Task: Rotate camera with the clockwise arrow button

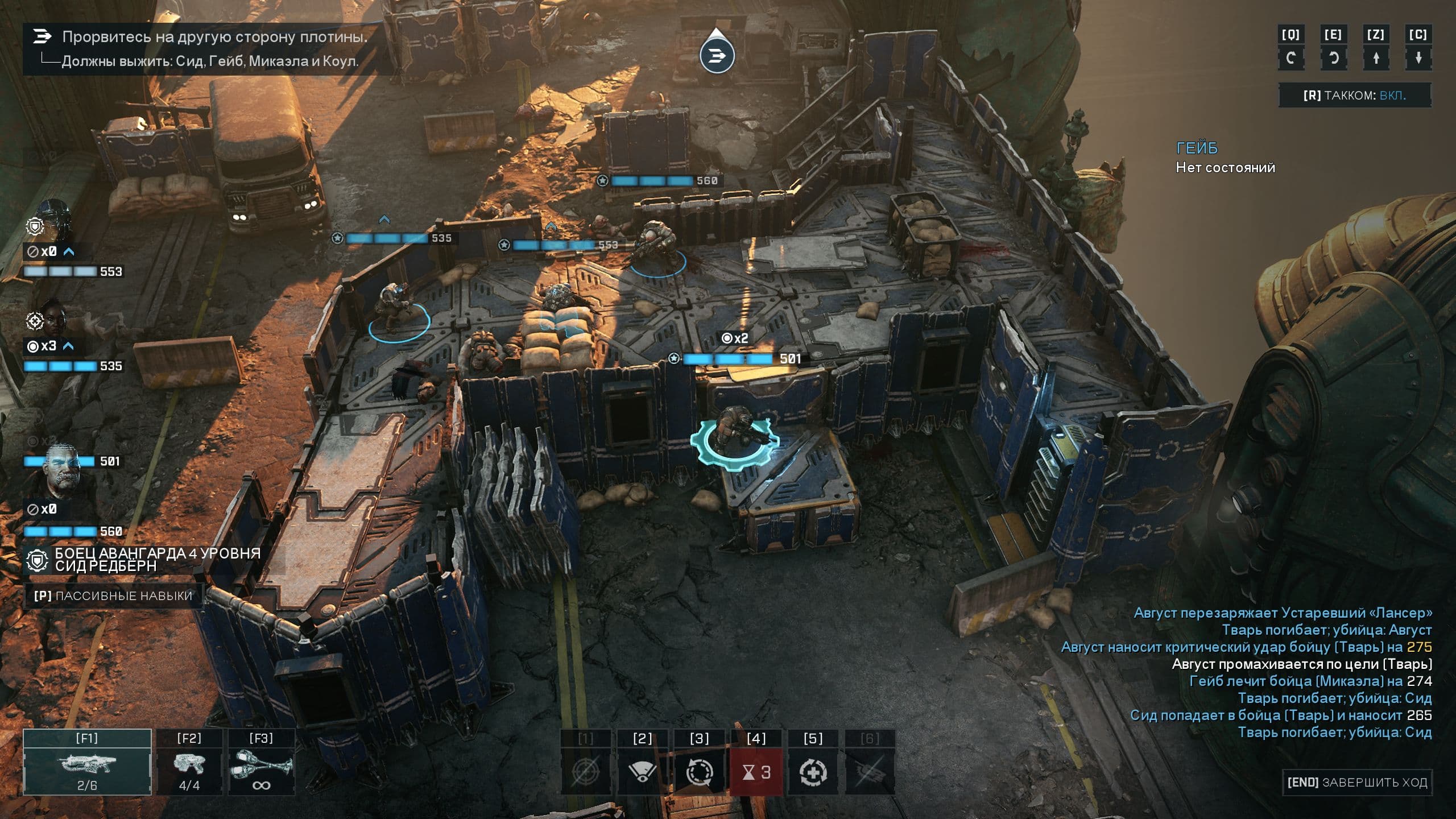Action: click(1290, 58)
